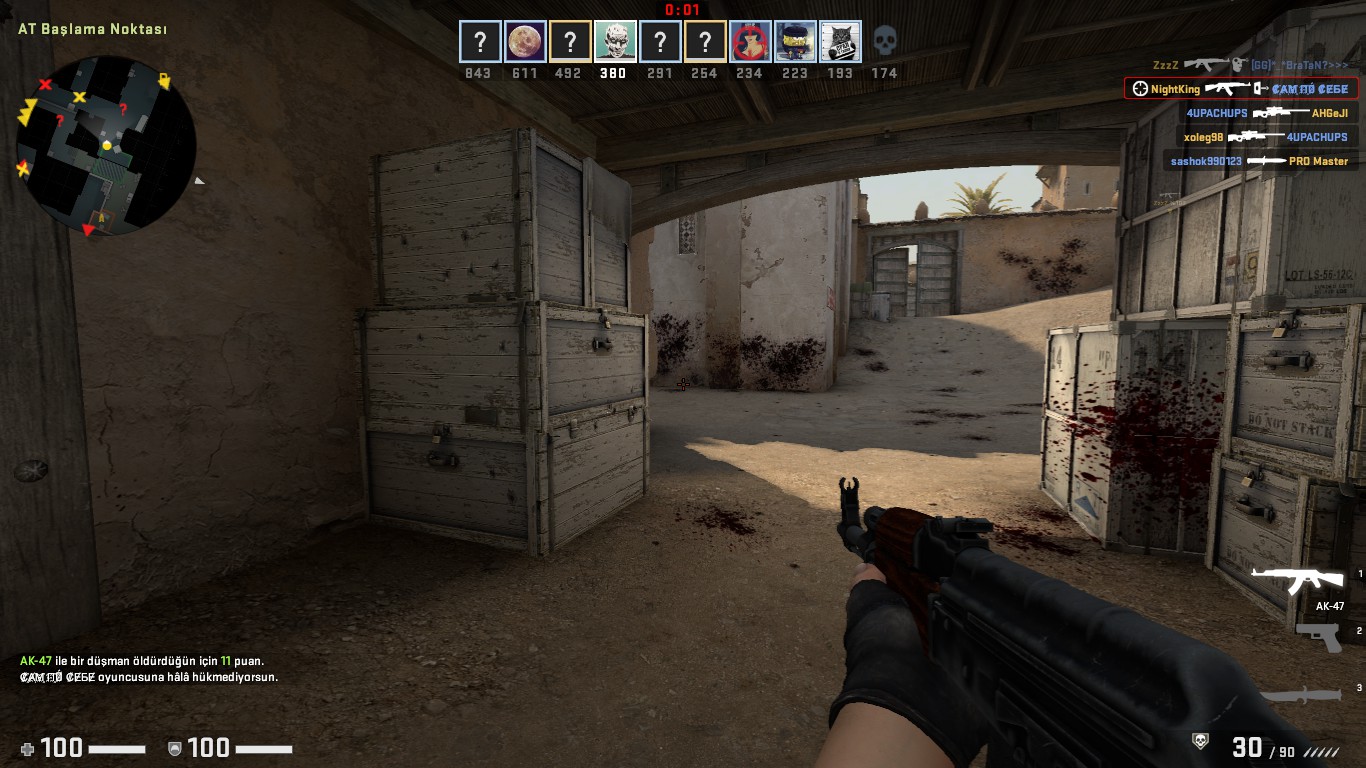1366x768 pixels.
Task: Click the xoleg98 kill feed entry
Action: 1265,137
